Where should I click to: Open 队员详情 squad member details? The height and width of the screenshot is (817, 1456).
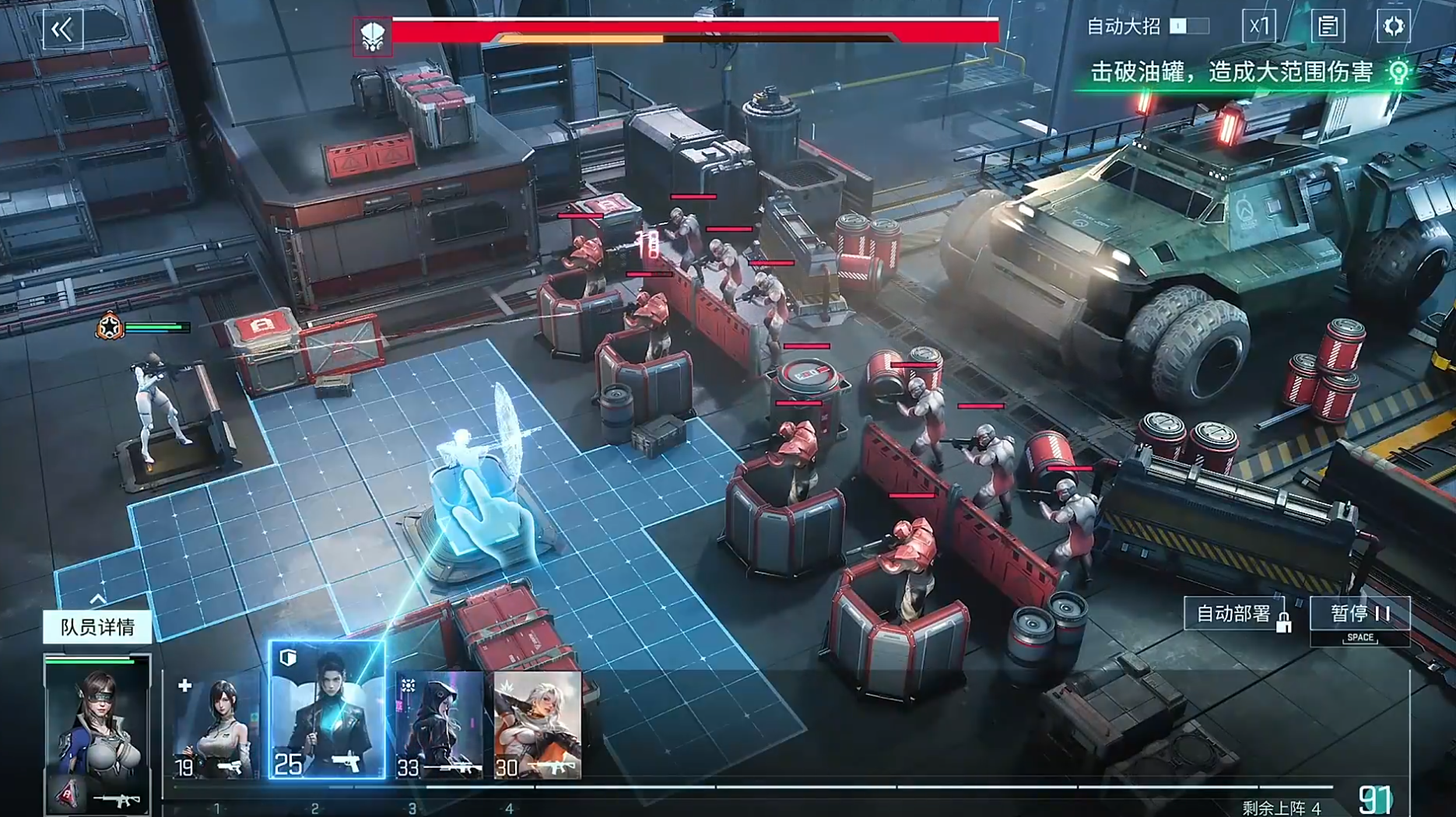97,627
